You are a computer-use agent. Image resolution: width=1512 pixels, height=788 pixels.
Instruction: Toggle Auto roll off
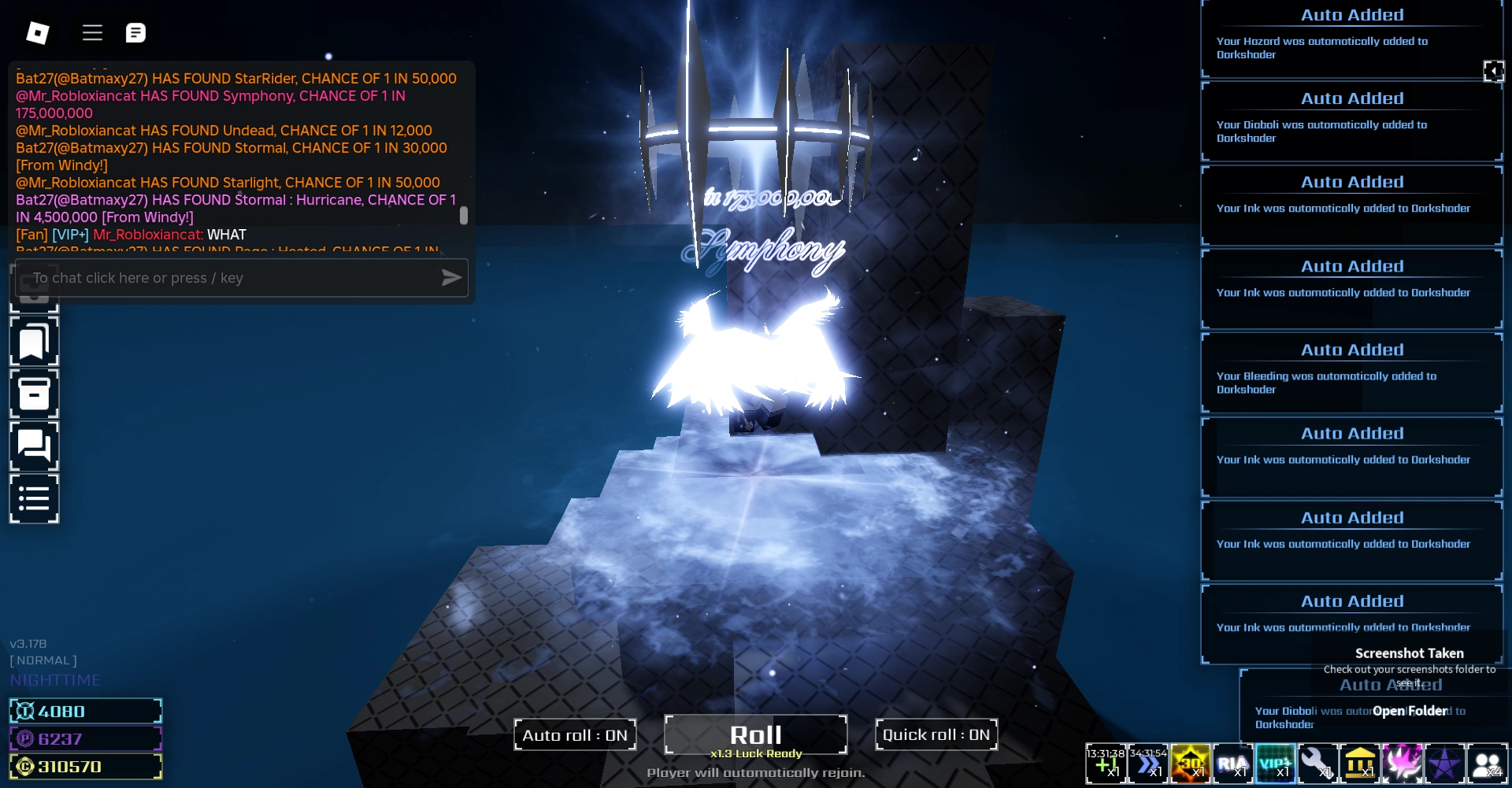coord(575,734)
